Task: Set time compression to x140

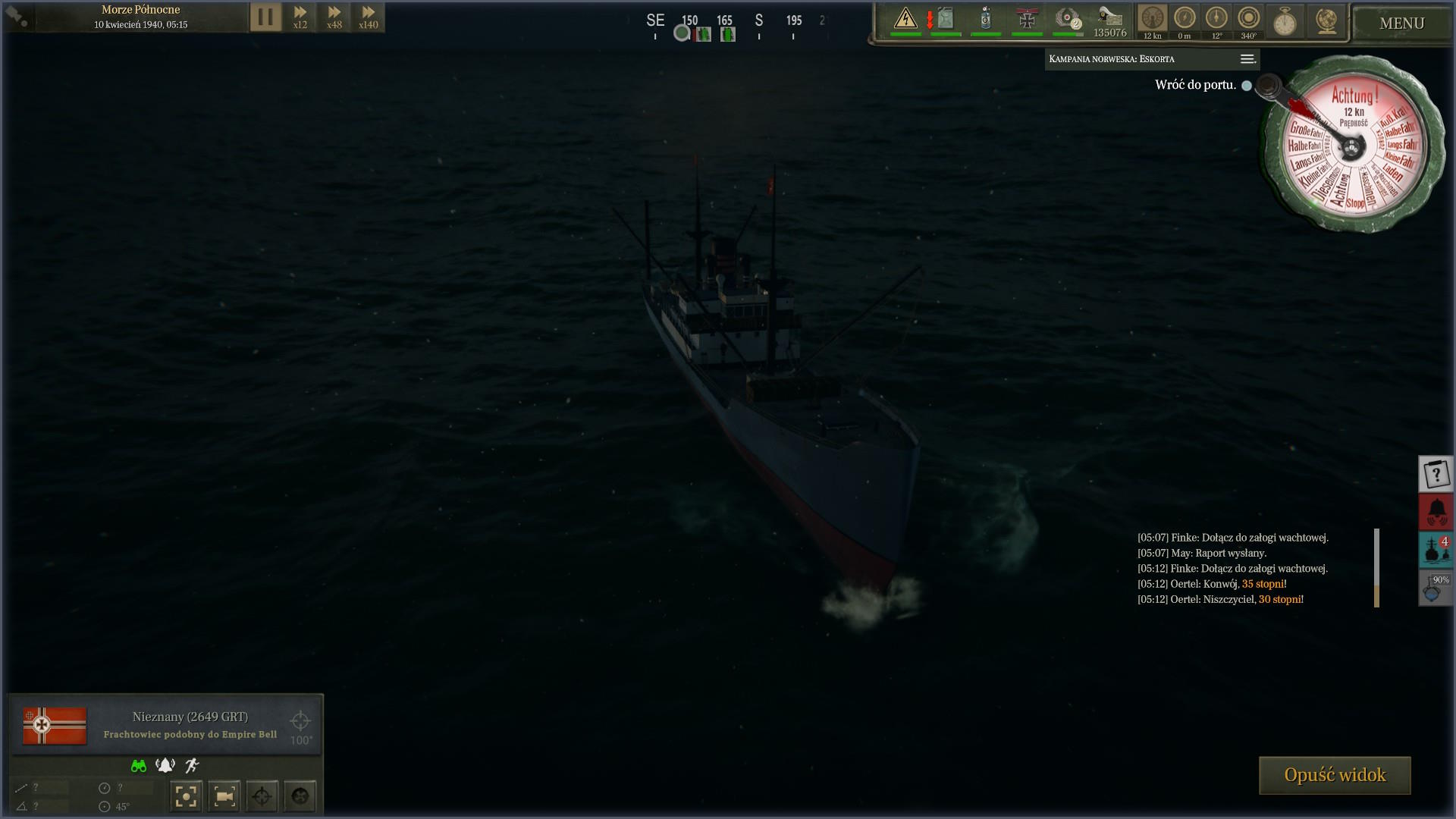Action: (368, 17)
